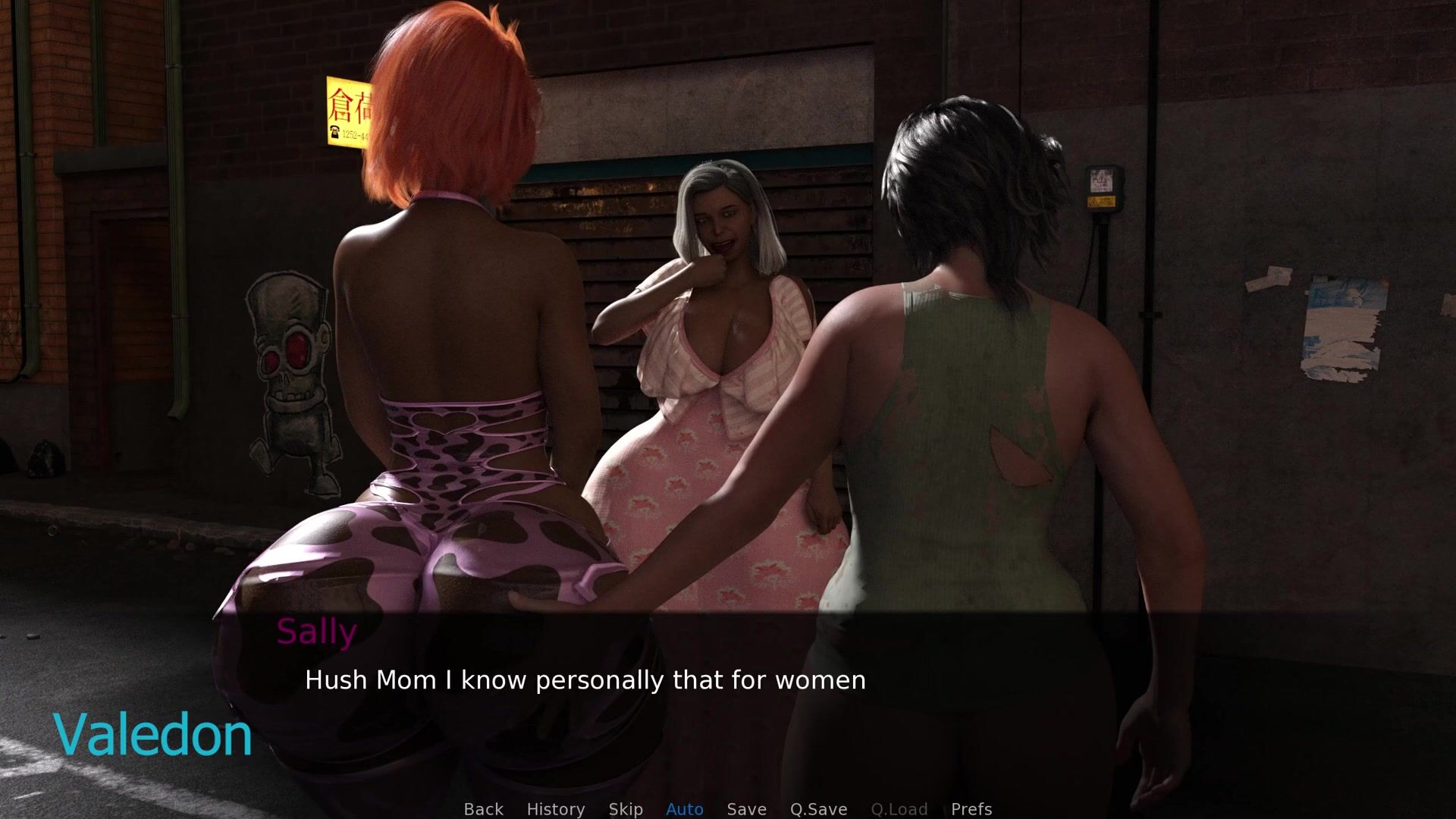
Task: Go back one dialogue line
Action: tap(483, 809)
